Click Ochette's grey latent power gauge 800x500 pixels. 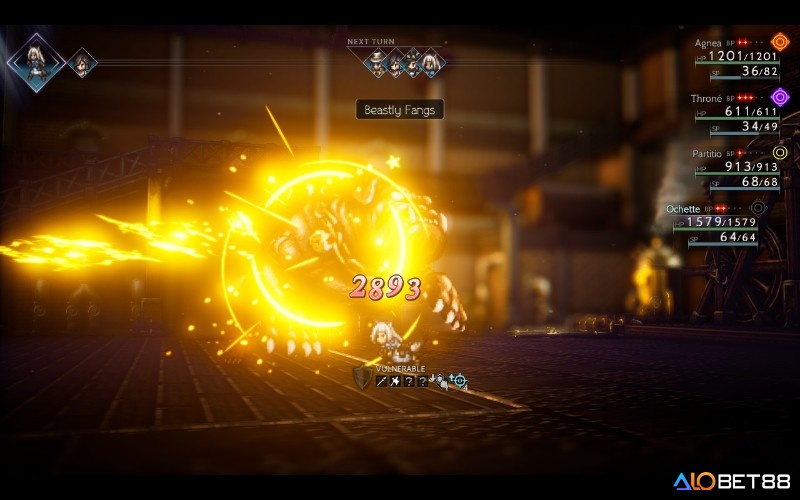(760, 208)
